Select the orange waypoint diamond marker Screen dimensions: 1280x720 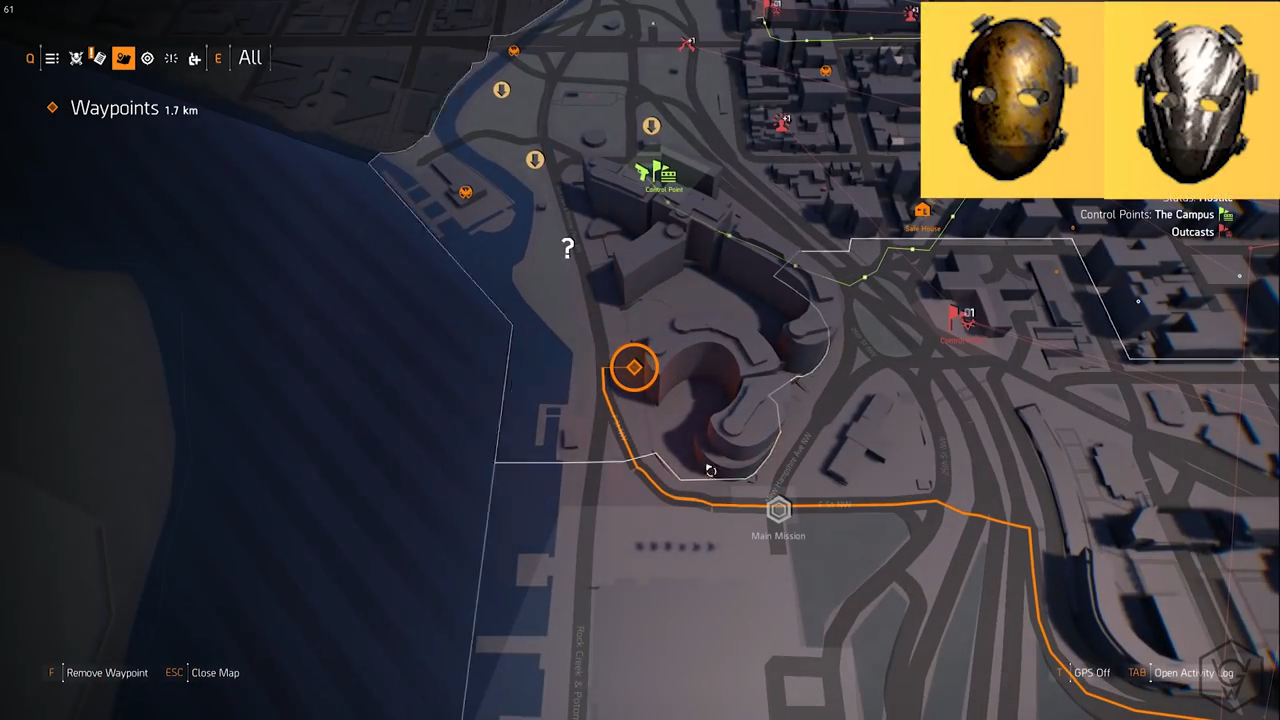tap(634, 368)
